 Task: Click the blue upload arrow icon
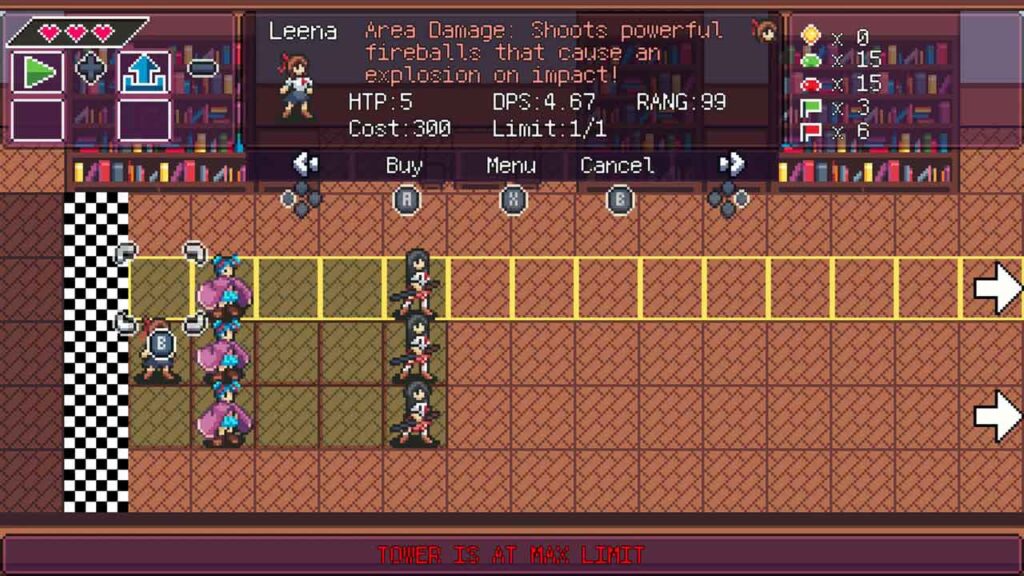coord(144,71)
